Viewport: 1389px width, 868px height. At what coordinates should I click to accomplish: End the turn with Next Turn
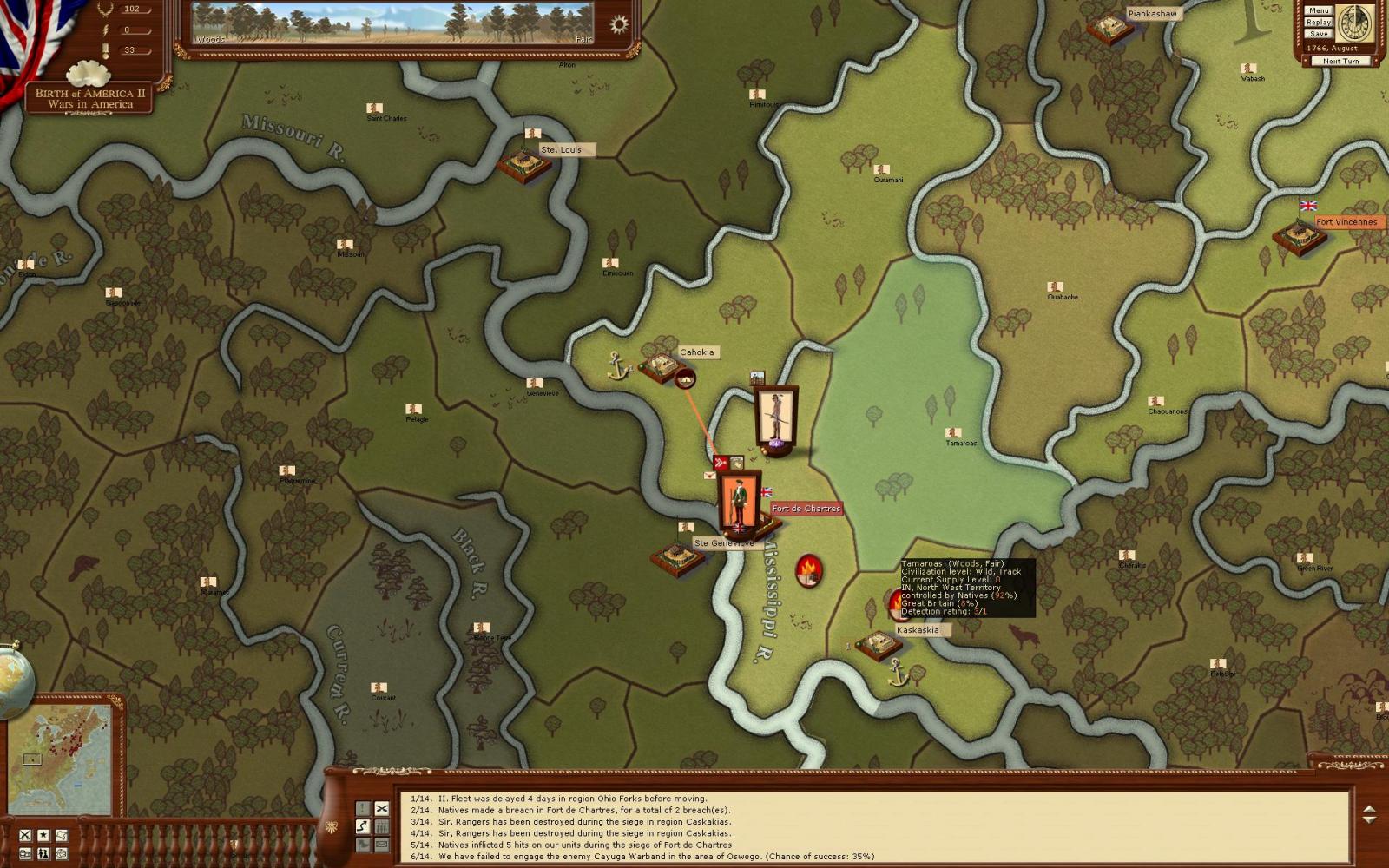(x=1340, y=61)
